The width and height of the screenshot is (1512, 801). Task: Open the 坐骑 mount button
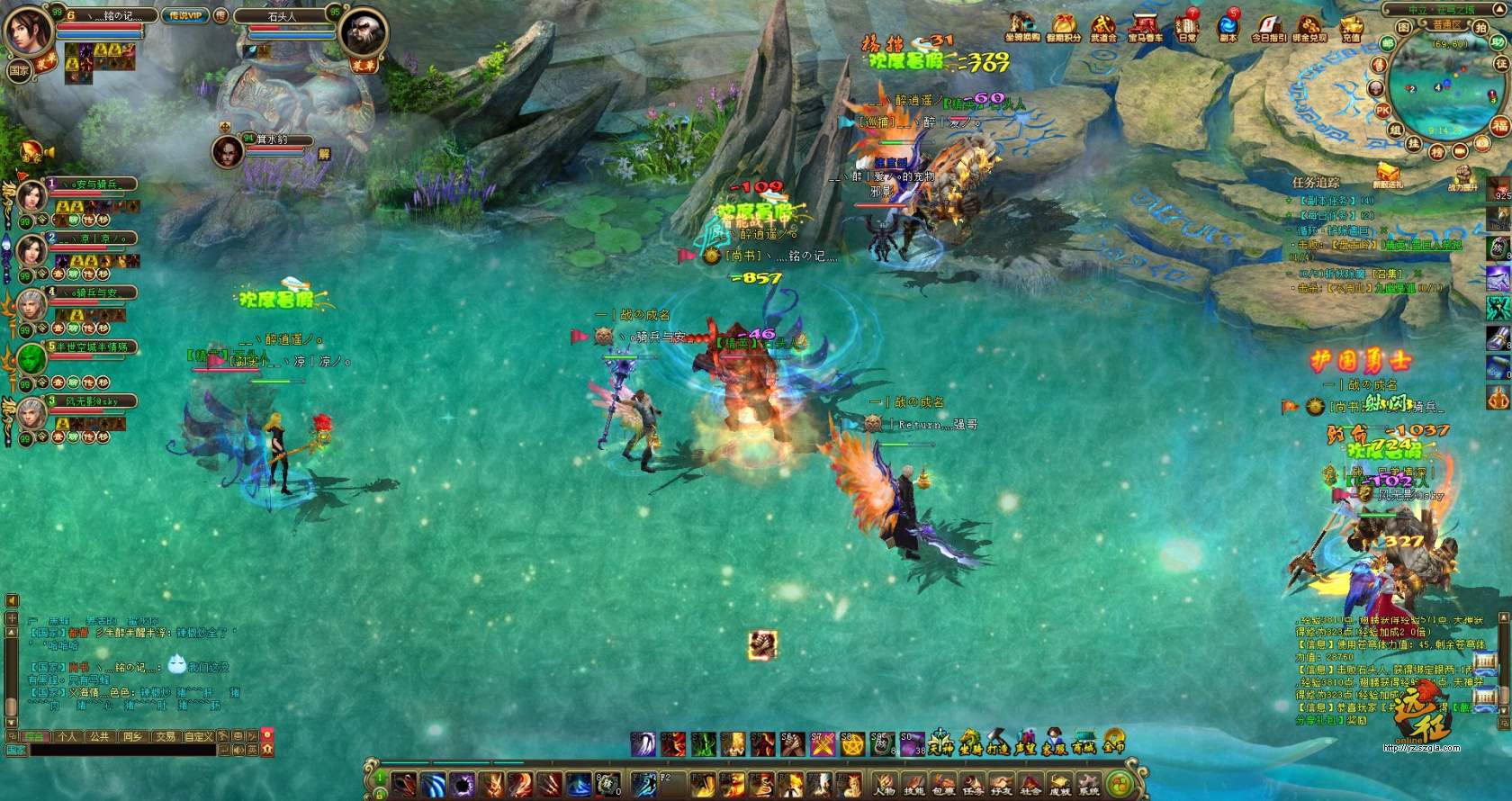(x=970, y=743)
